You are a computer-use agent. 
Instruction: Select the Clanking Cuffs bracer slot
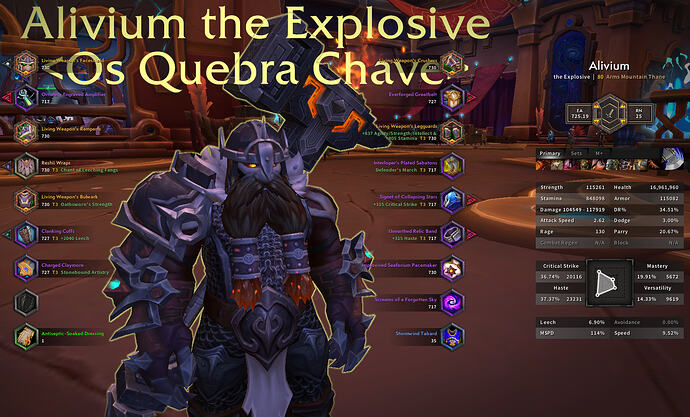click(x=26, y=234)
